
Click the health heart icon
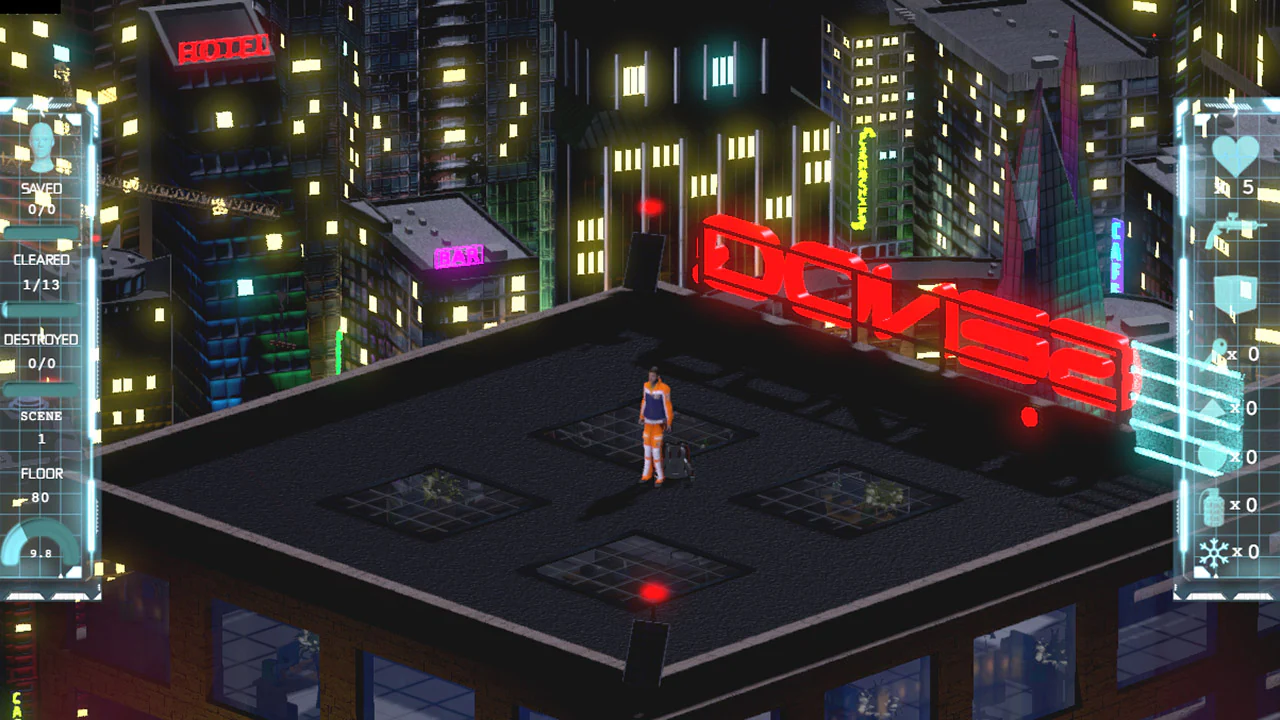pyautogui.click(x=1238, y=155)
